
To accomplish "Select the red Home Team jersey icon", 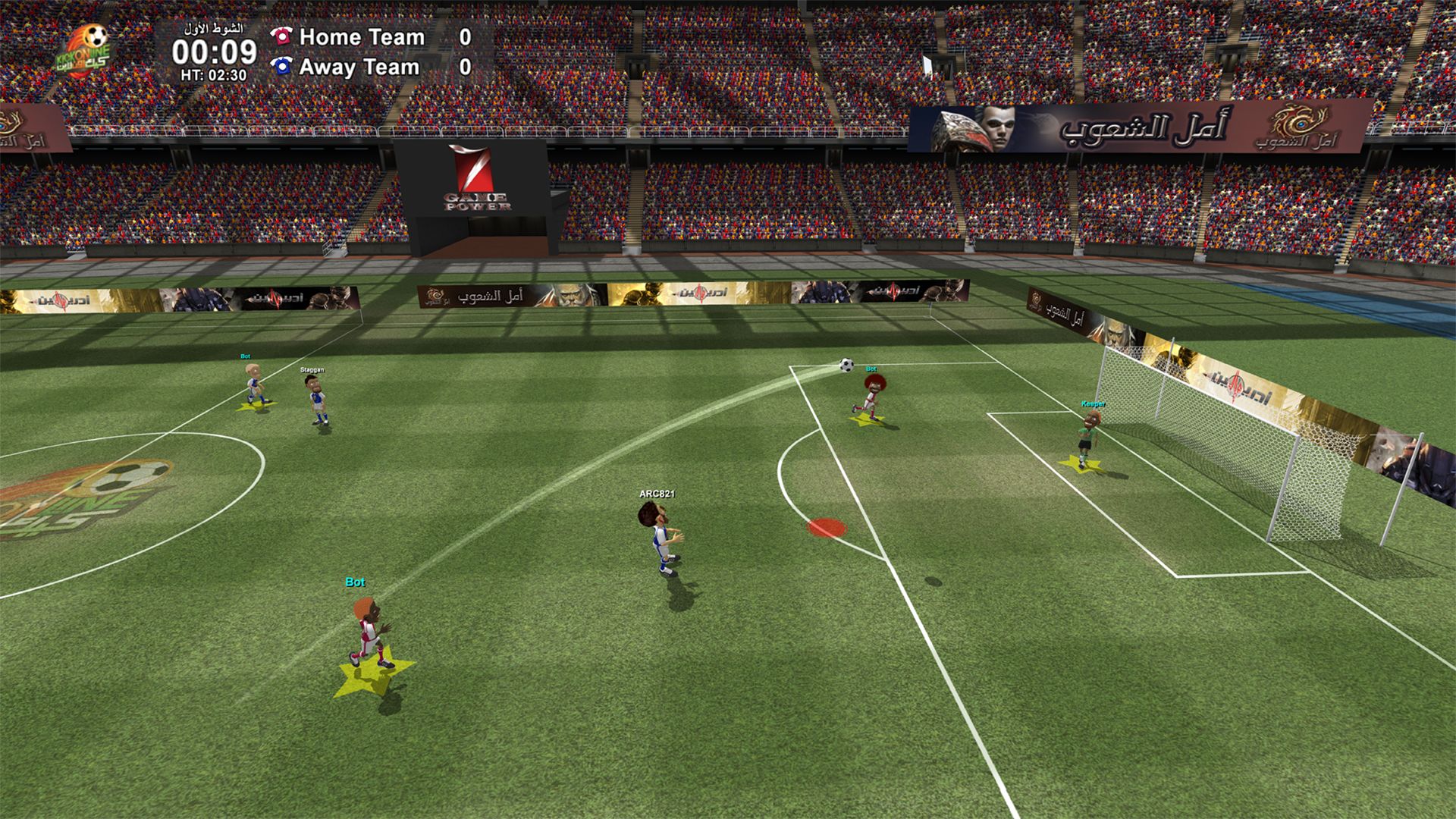I will (281, 36).
